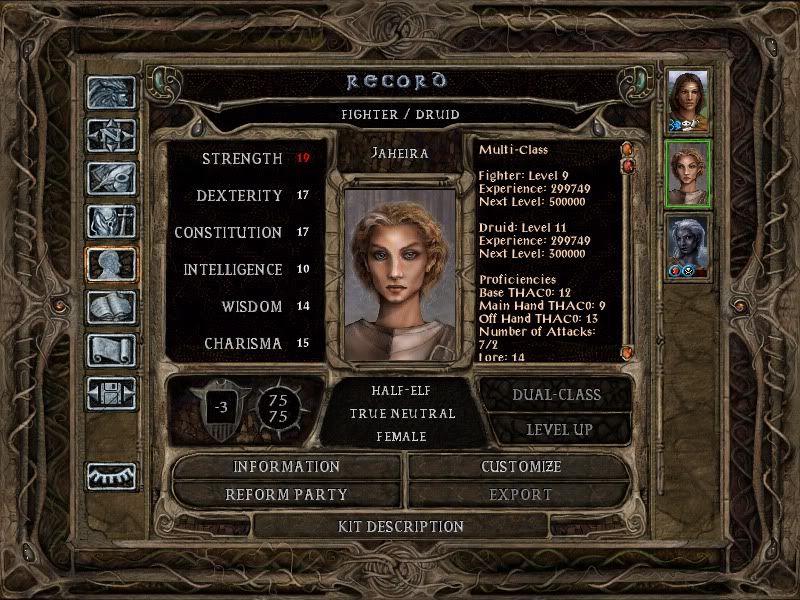Open the Information panel

[x=287, y=467]
